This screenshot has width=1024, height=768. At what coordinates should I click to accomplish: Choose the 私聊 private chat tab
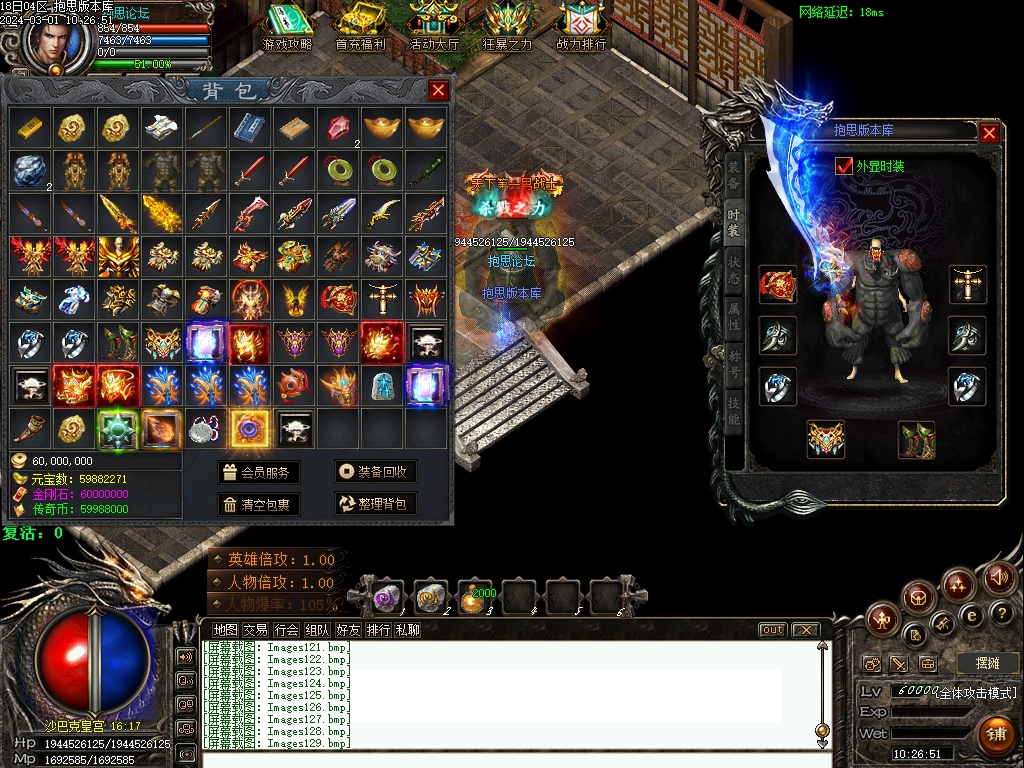(408, 630)
